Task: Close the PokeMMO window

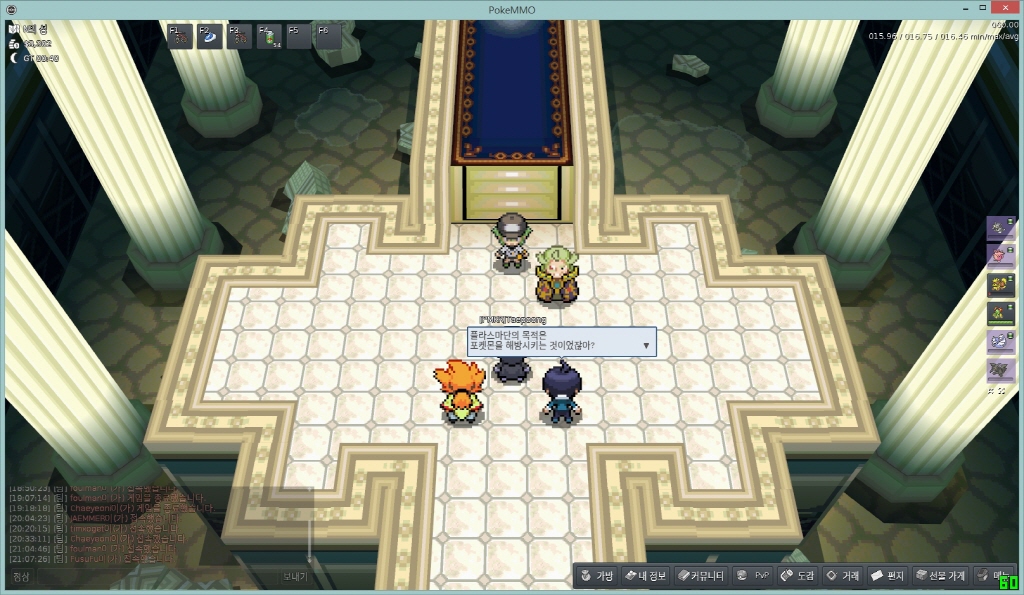Action: pos(1004,9)
